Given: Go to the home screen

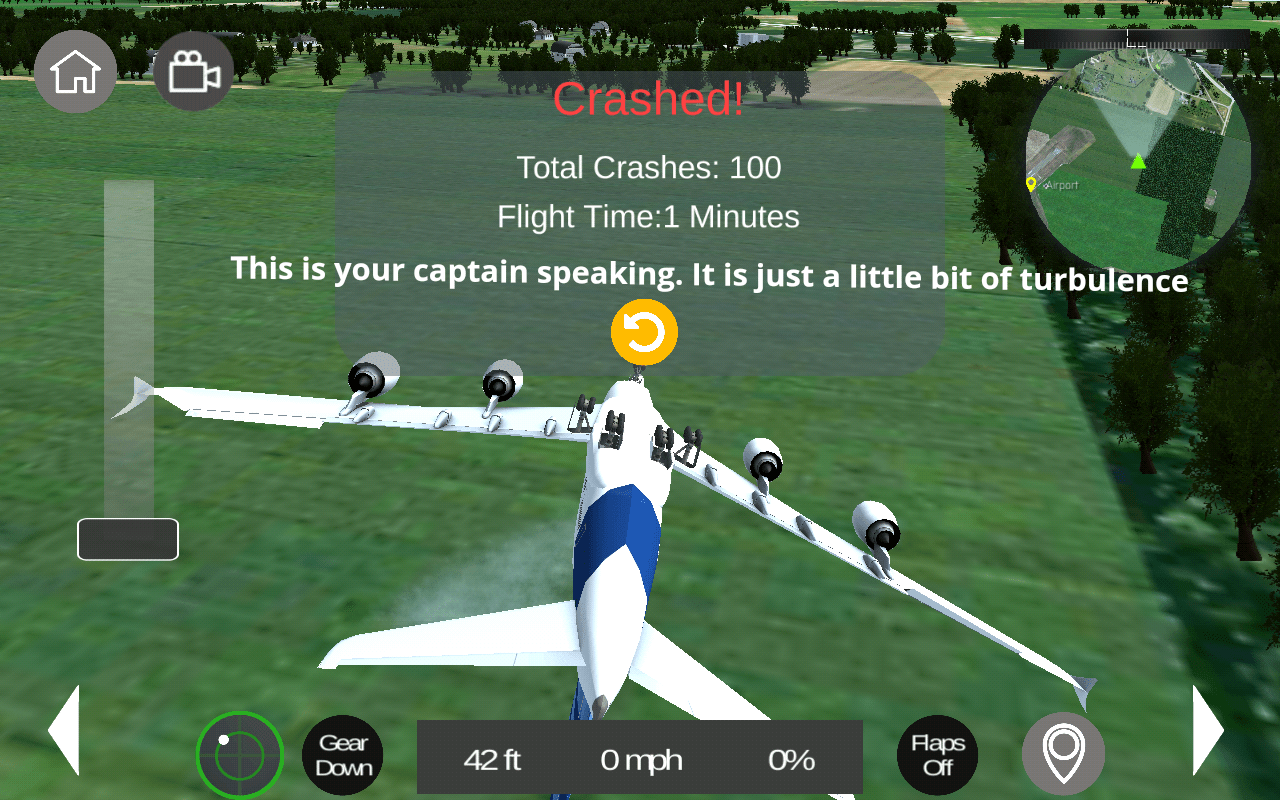Looking at the screenshot, I should [75, 71].
